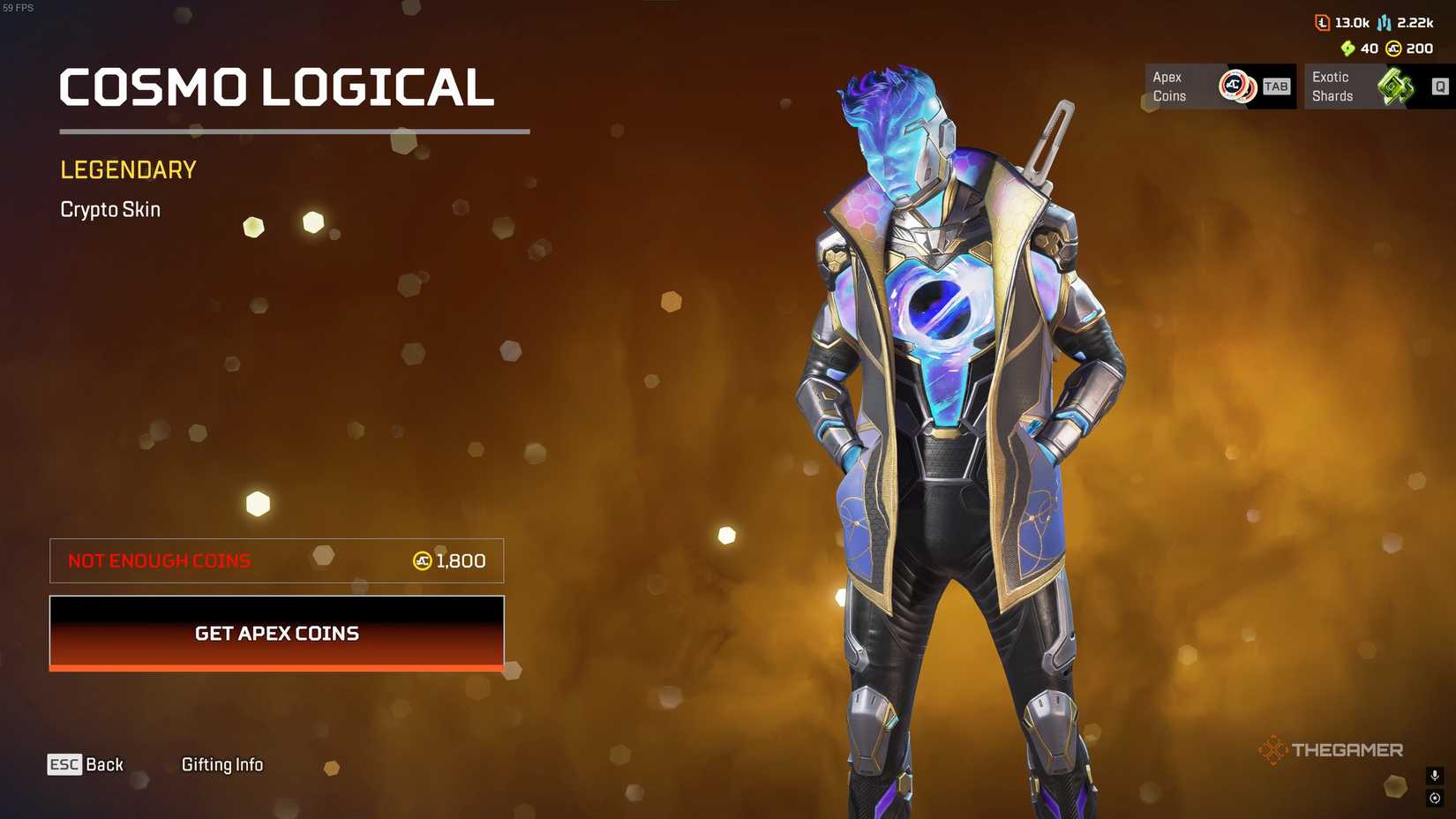Click the Apex Coin icon beside the 1,800 price
This screenshot has height=819, width=1456.
coord(423,560)
